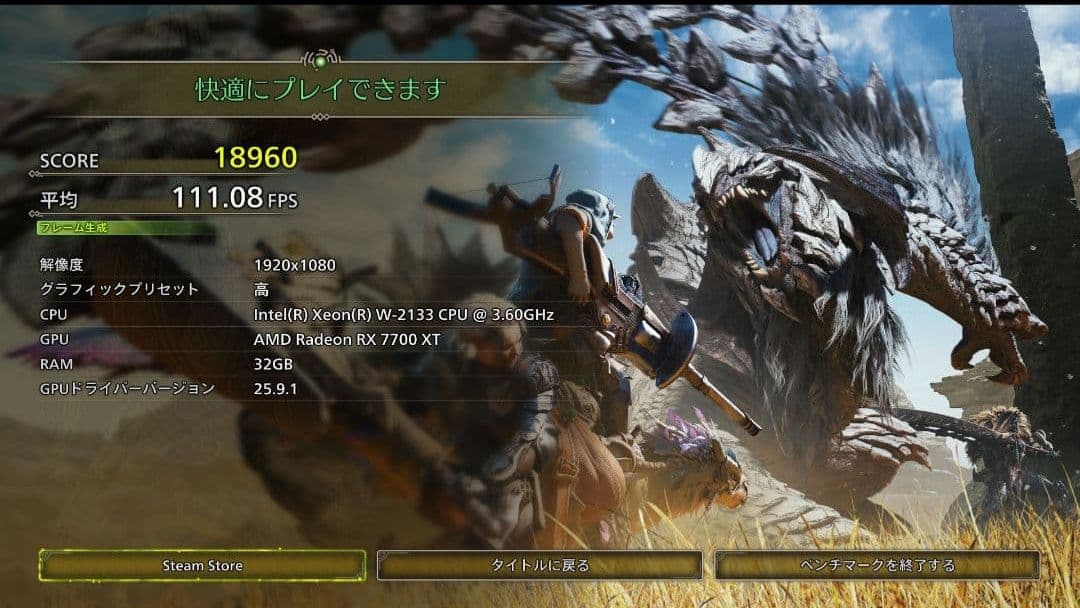Open the Steam Store button
The width and height of the screenshot is (1080, 608).
coord(202,565)
